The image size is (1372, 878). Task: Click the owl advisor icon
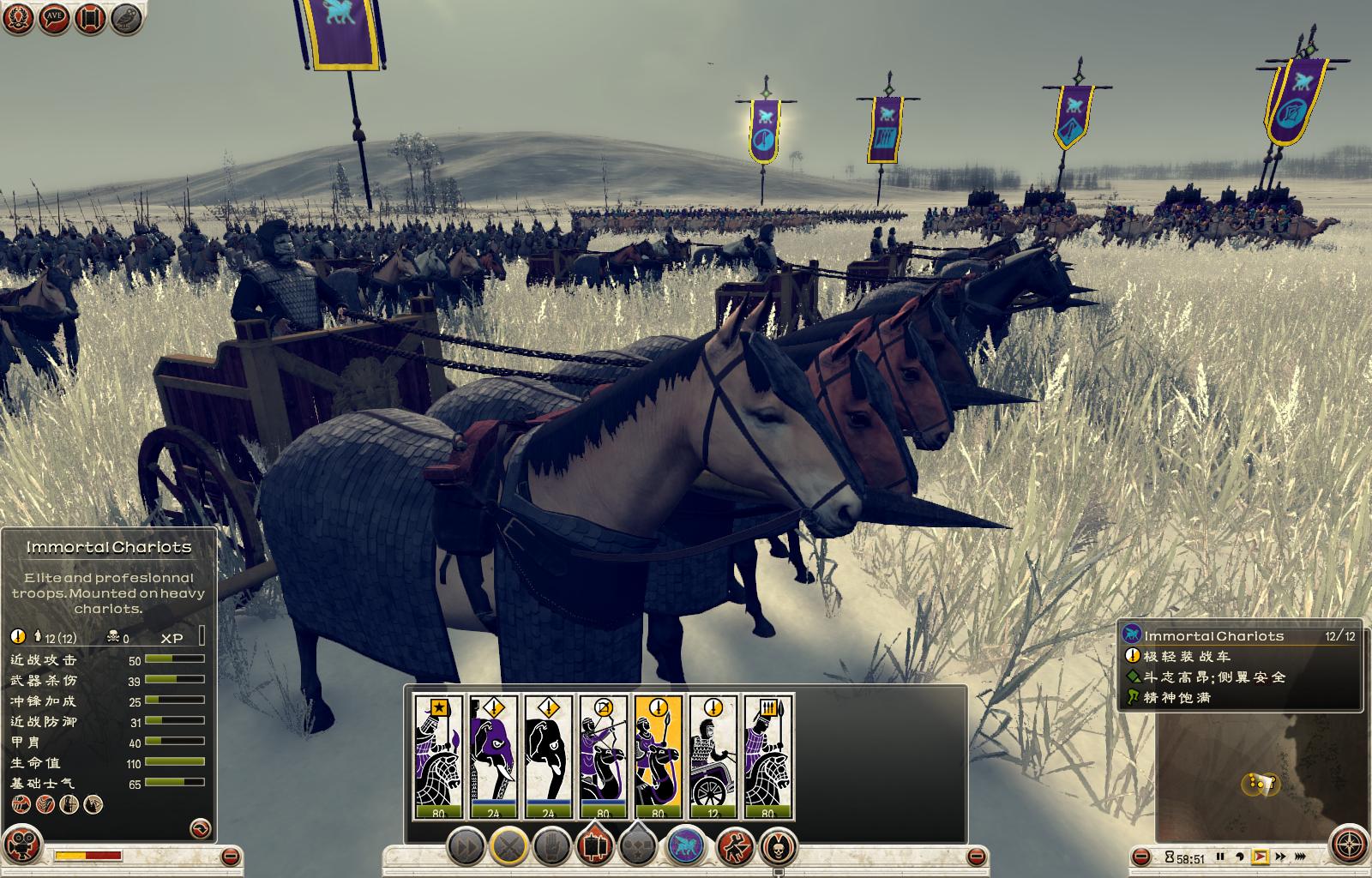(127, 18)
